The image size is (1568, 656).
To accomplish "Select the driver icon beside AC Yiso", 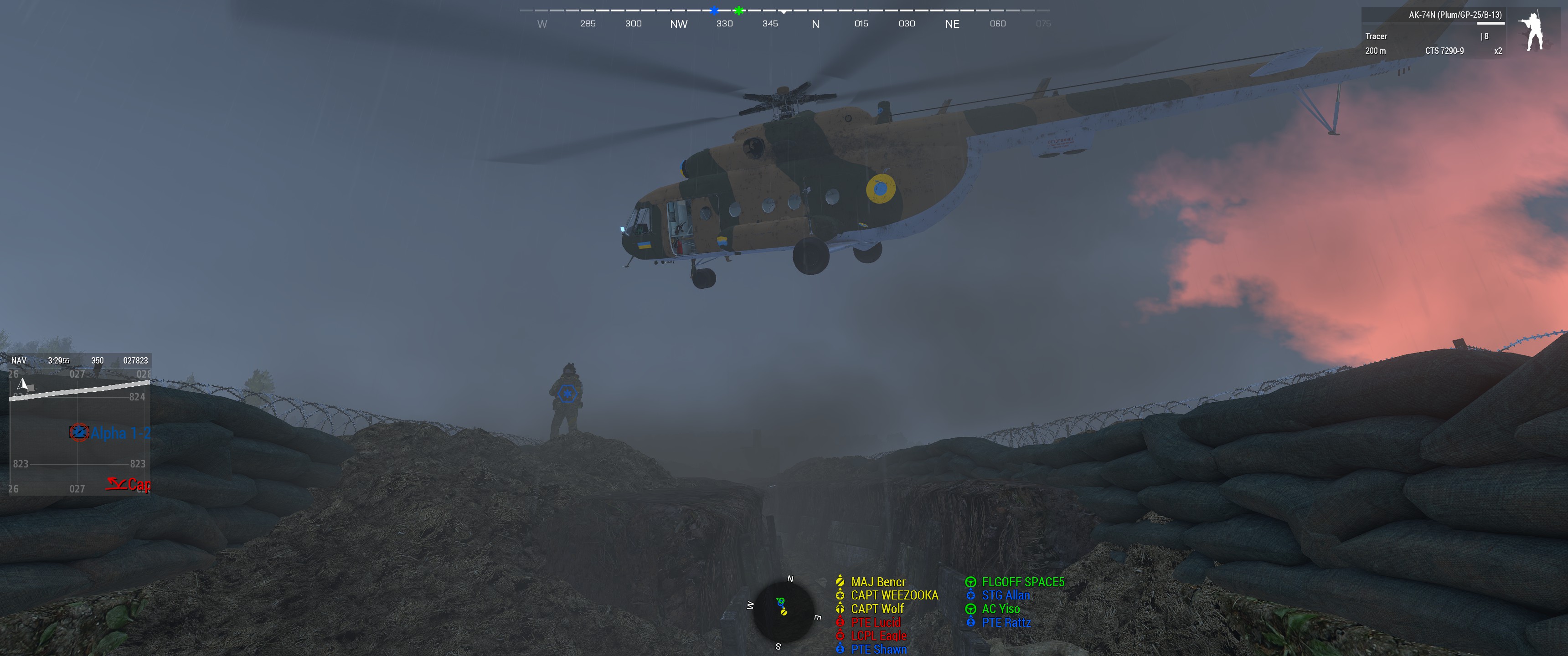I will (x=970, y=609).
